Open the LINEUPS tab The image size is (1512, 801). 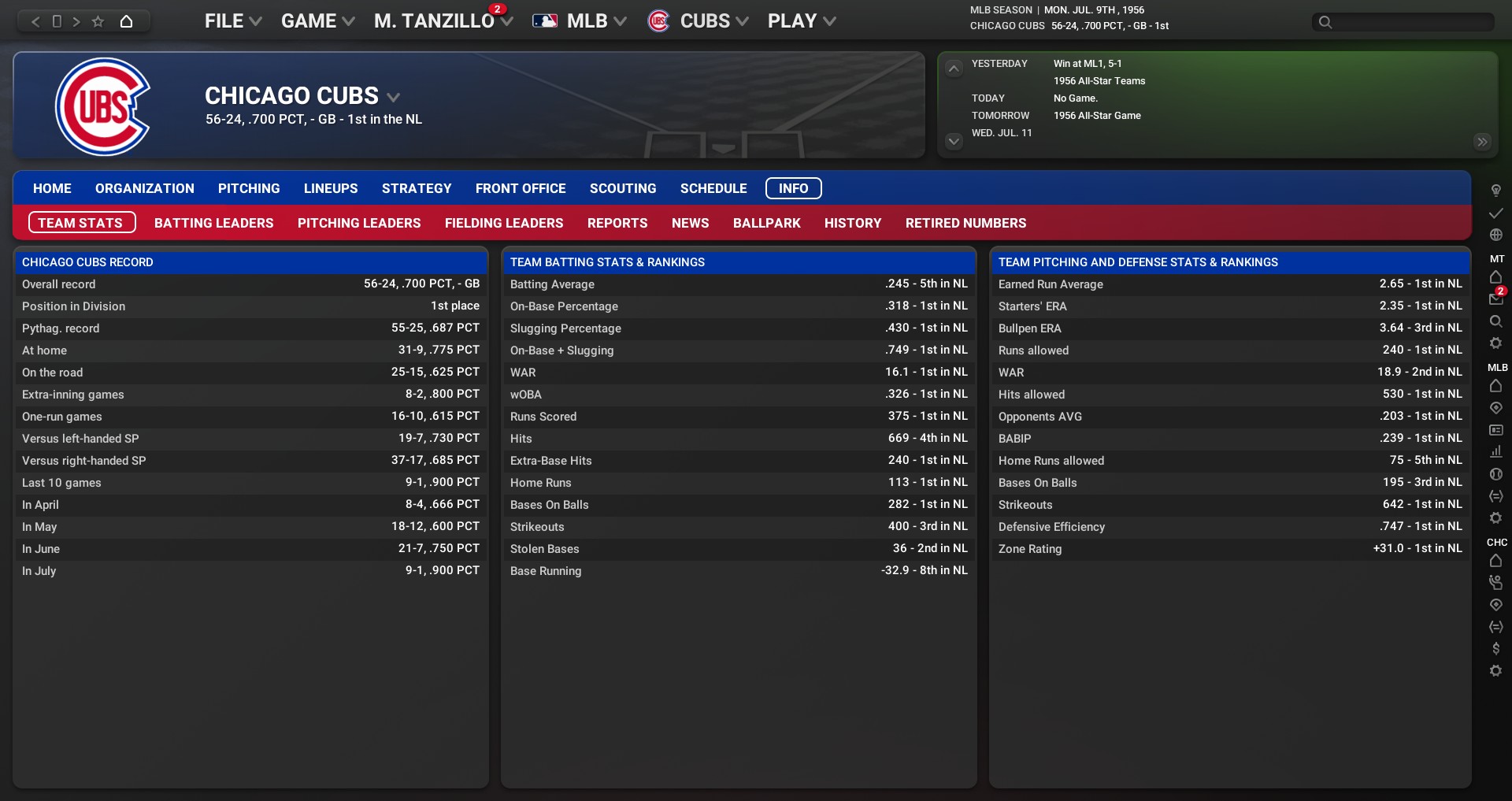331,188
